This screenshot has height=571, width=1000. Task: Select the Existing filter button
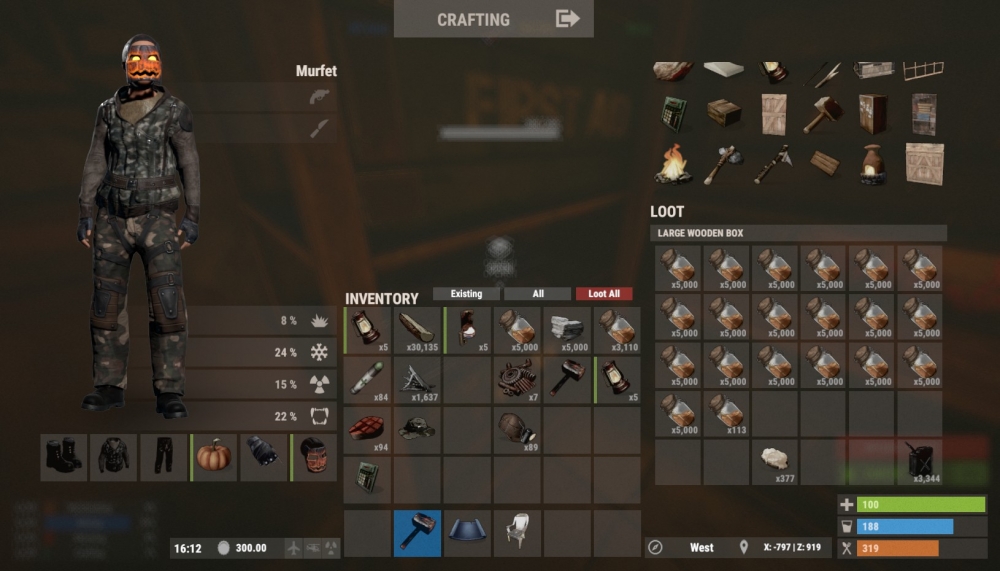[466, 294]
